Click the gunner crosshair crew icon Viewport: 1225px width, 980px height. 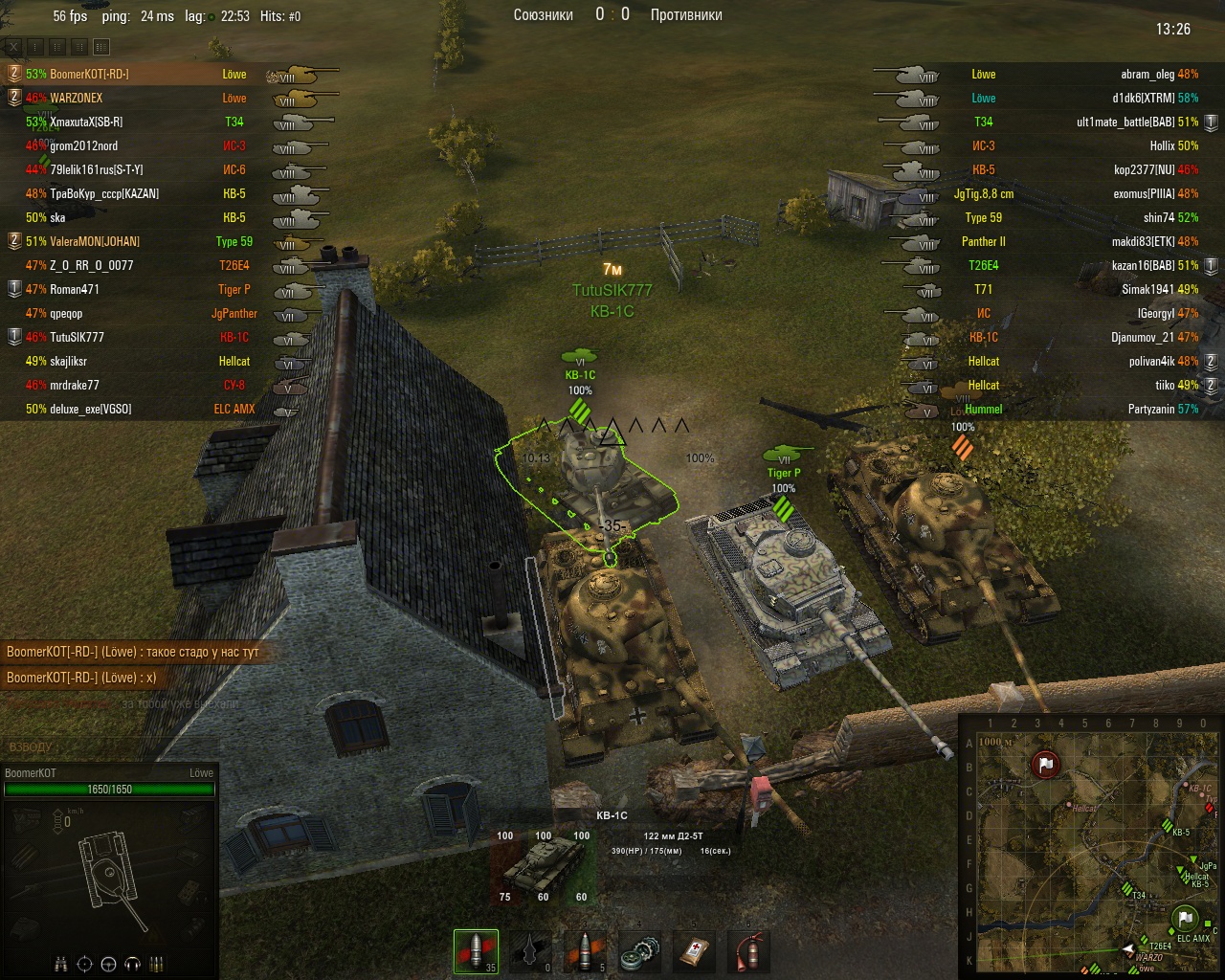pos(85,963)
